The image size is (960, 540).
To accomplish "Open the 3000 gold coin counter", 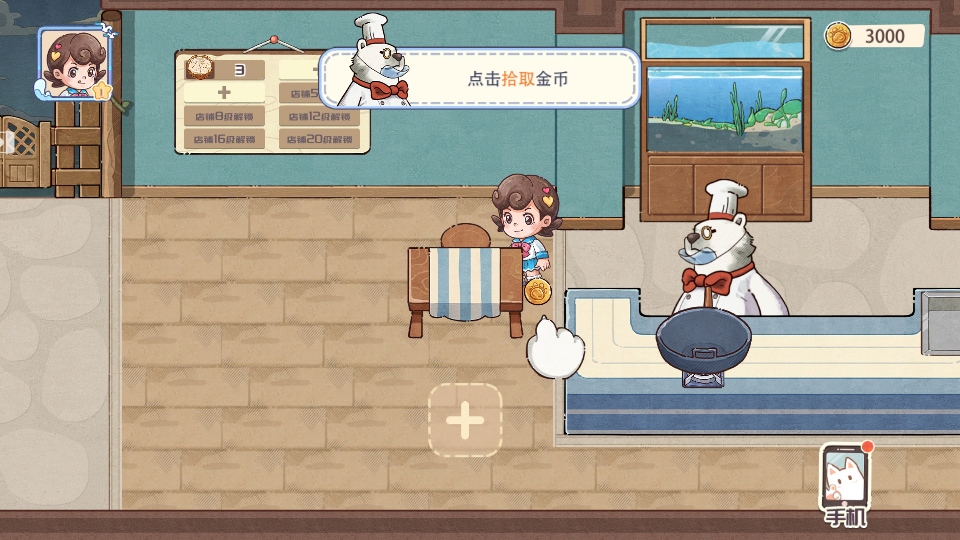I will coord(873,36).
